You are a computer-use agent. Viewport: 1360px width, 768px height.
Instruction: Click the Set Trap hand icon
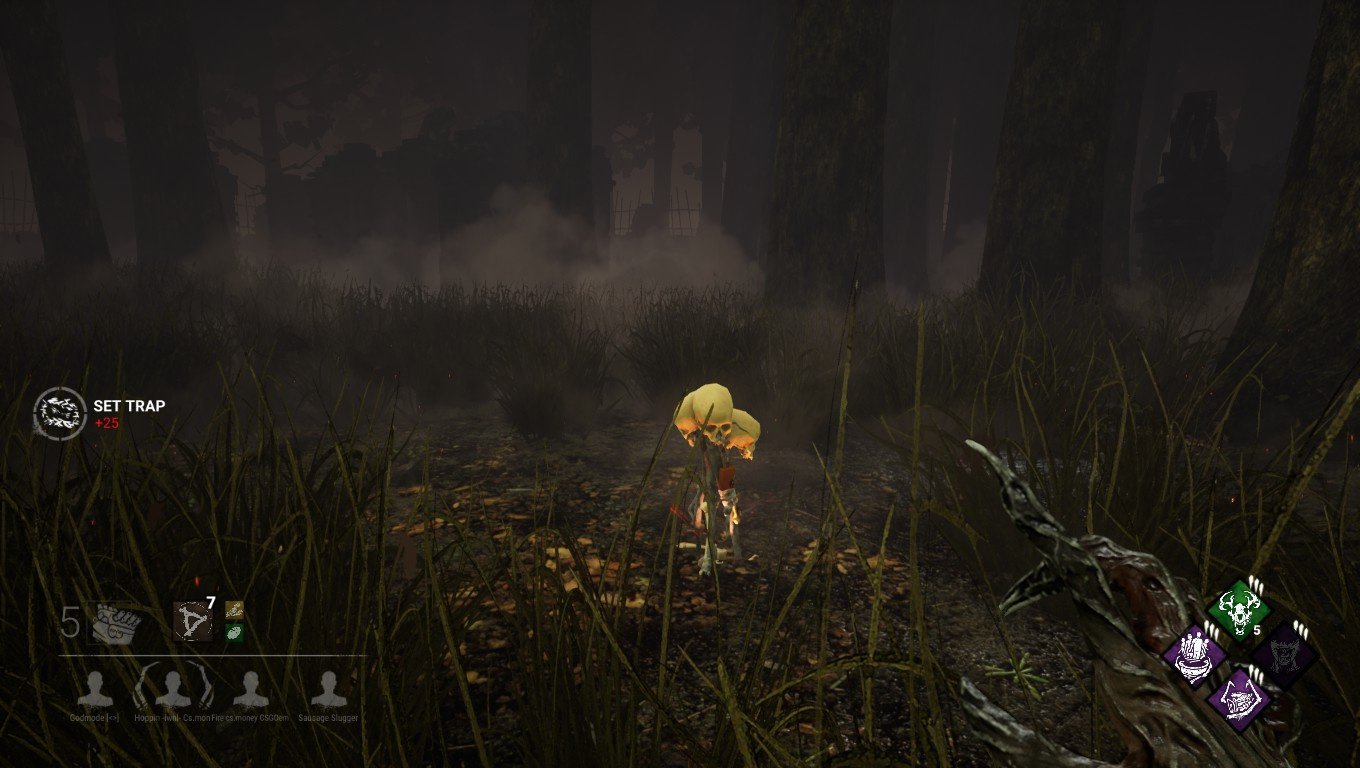[60, 412]
